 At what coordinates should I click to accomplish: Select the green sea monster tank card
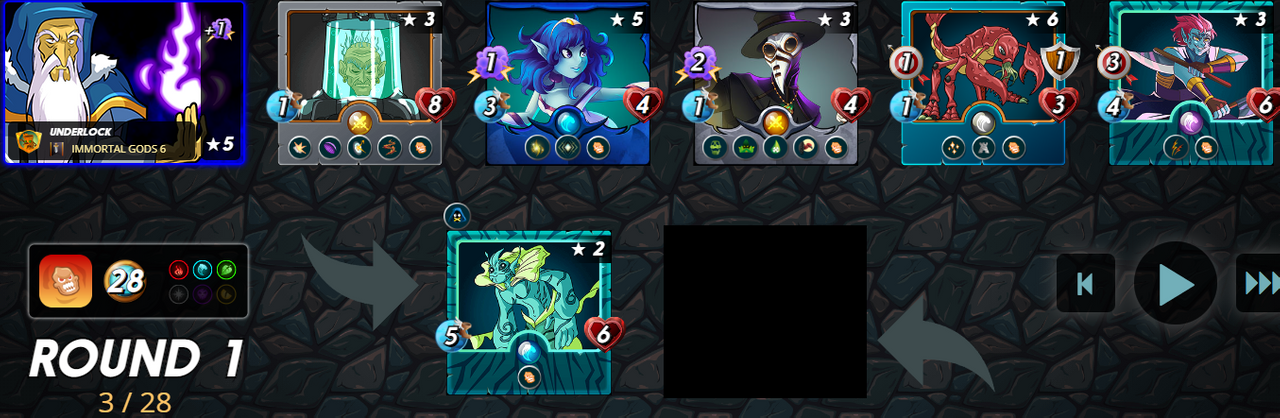(528, 312)
